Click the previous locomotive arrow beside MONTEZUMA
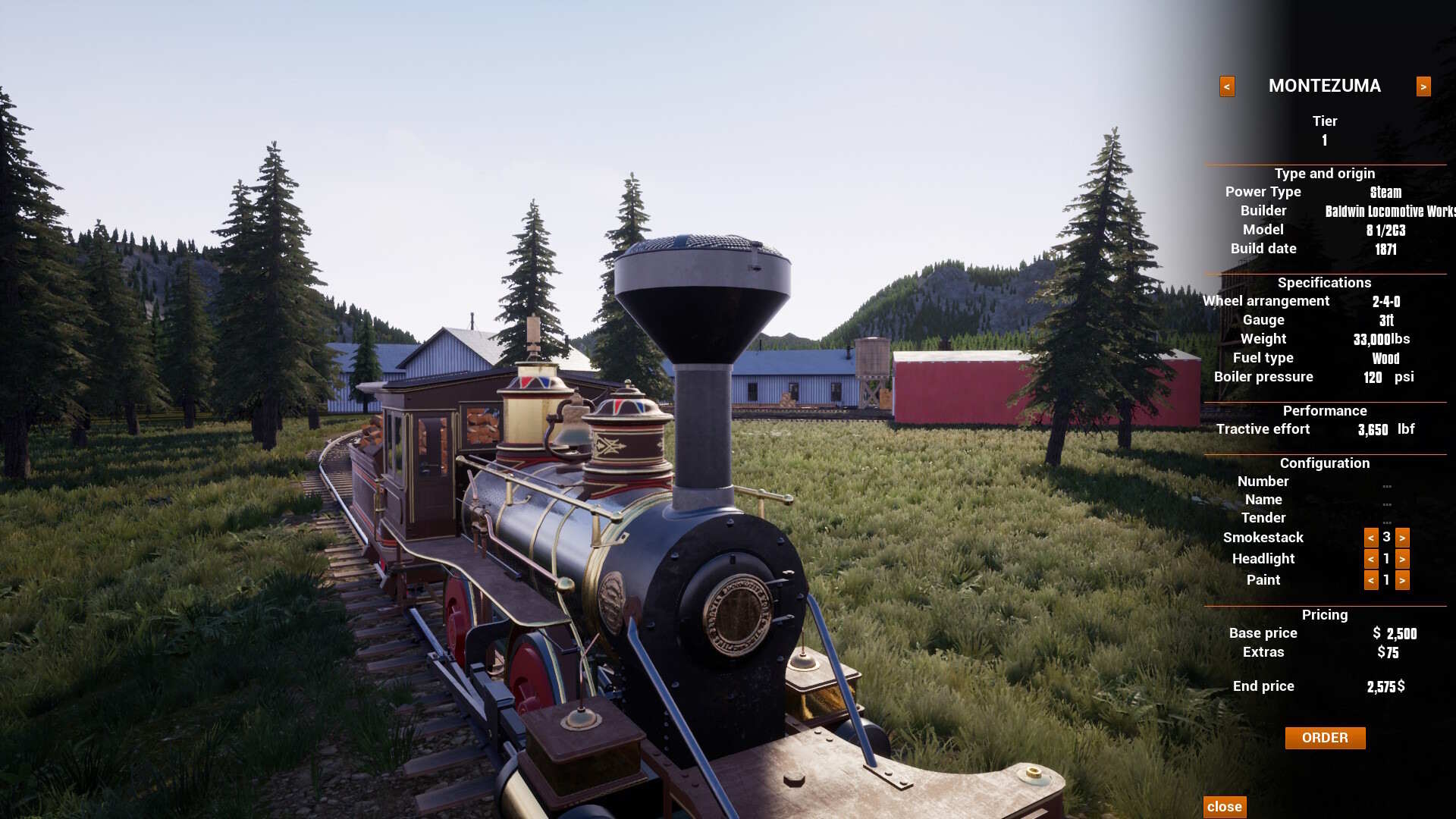This screenshot has width=1456, height=819. tap(1227, 86)
